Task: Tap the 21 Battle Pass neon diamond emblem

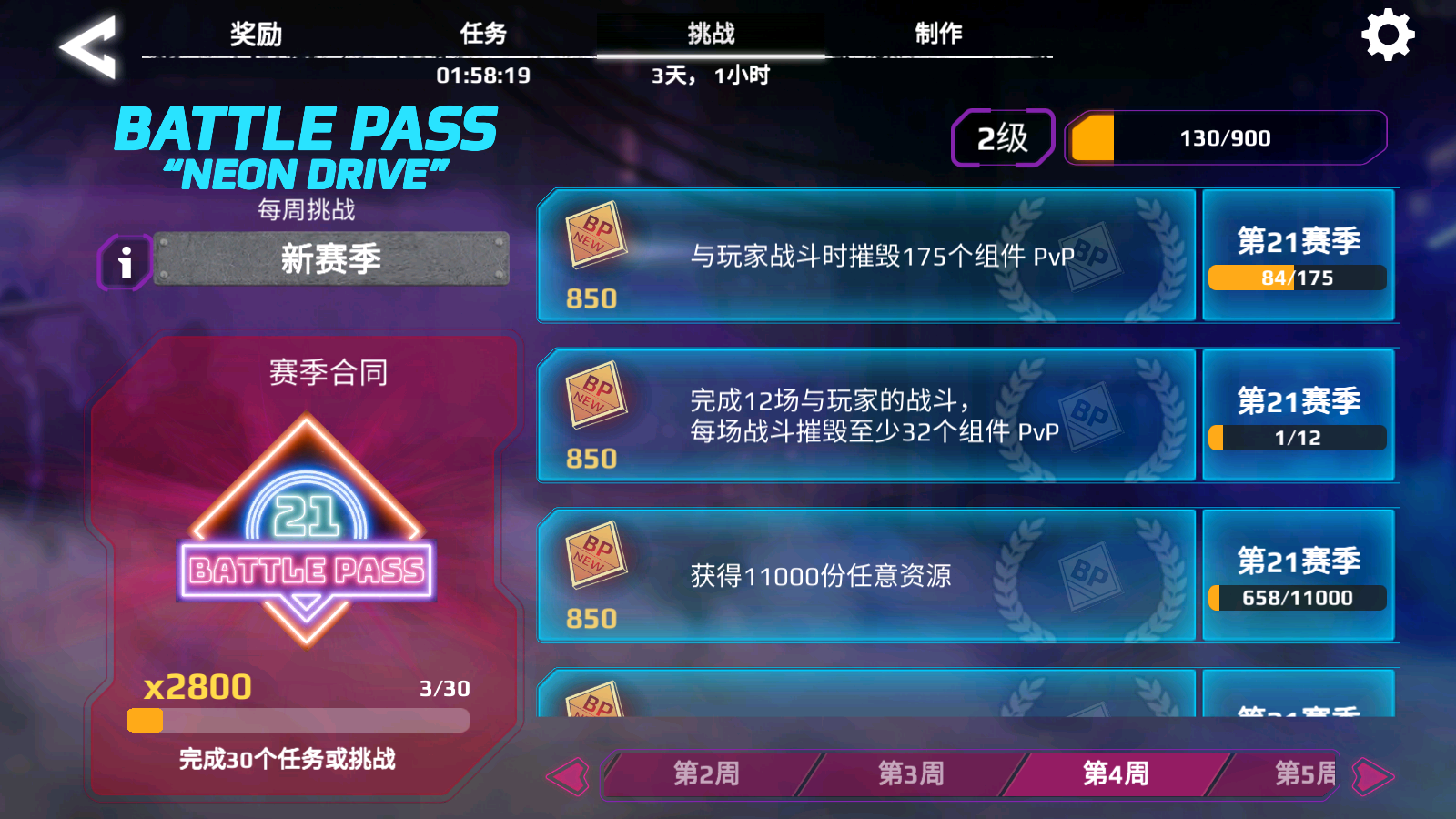Action: (x=307, y=519)
